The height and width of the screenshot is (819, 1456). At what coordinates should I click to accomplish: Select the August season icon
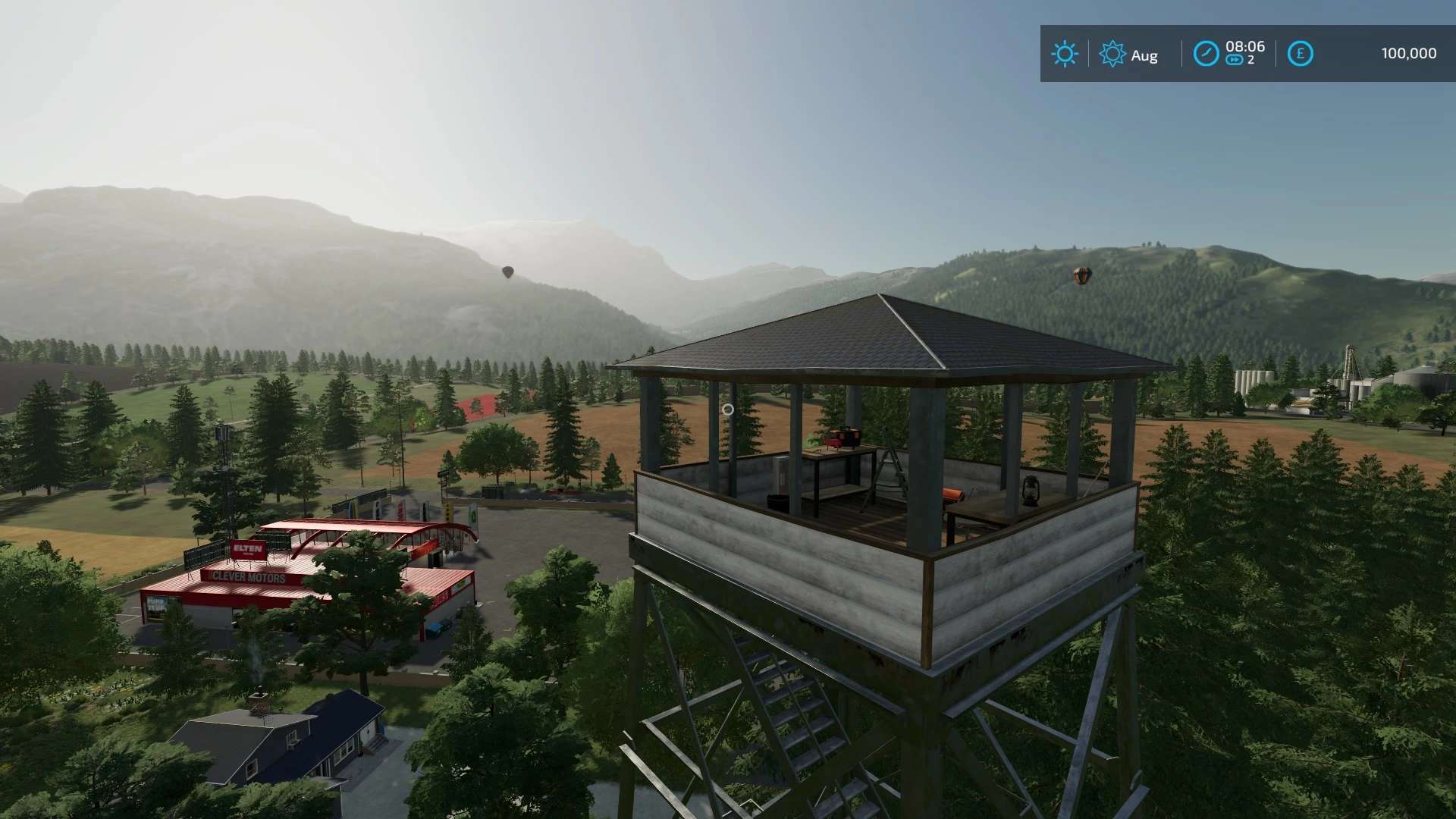tap(1112, 54)
